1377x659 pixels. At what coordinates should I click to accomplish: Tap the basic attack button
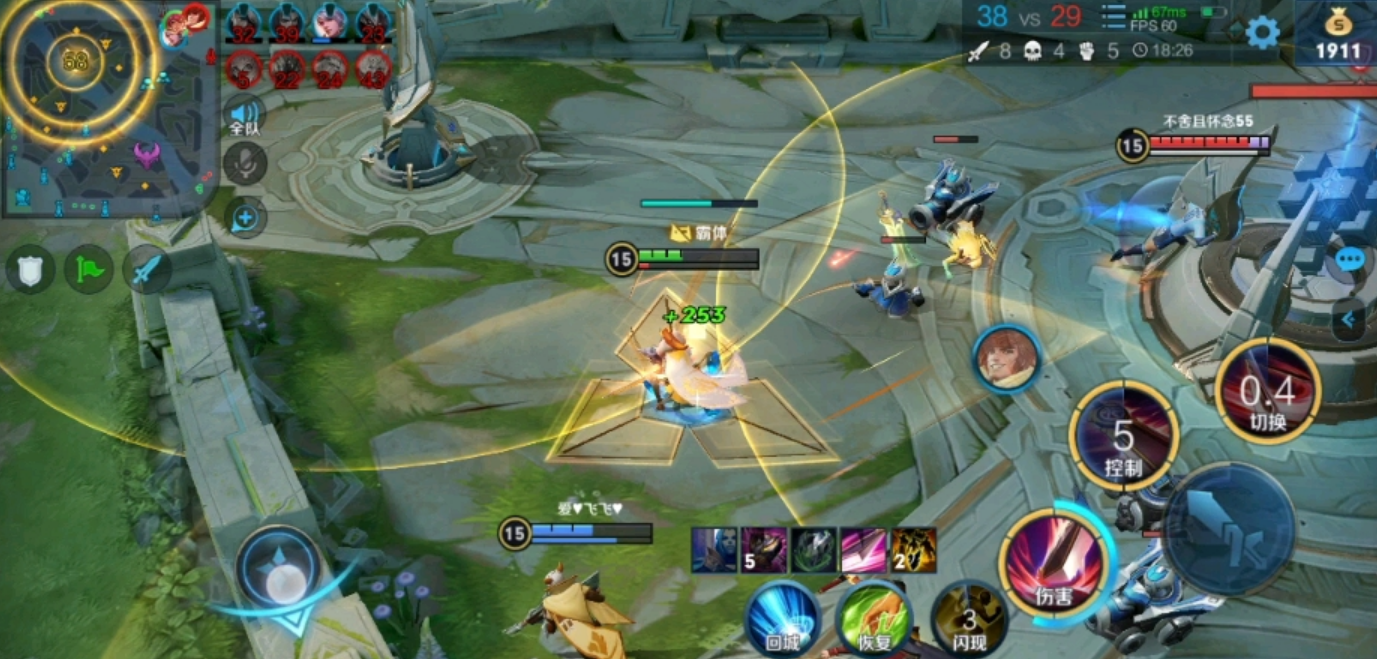pos(1229,528)
